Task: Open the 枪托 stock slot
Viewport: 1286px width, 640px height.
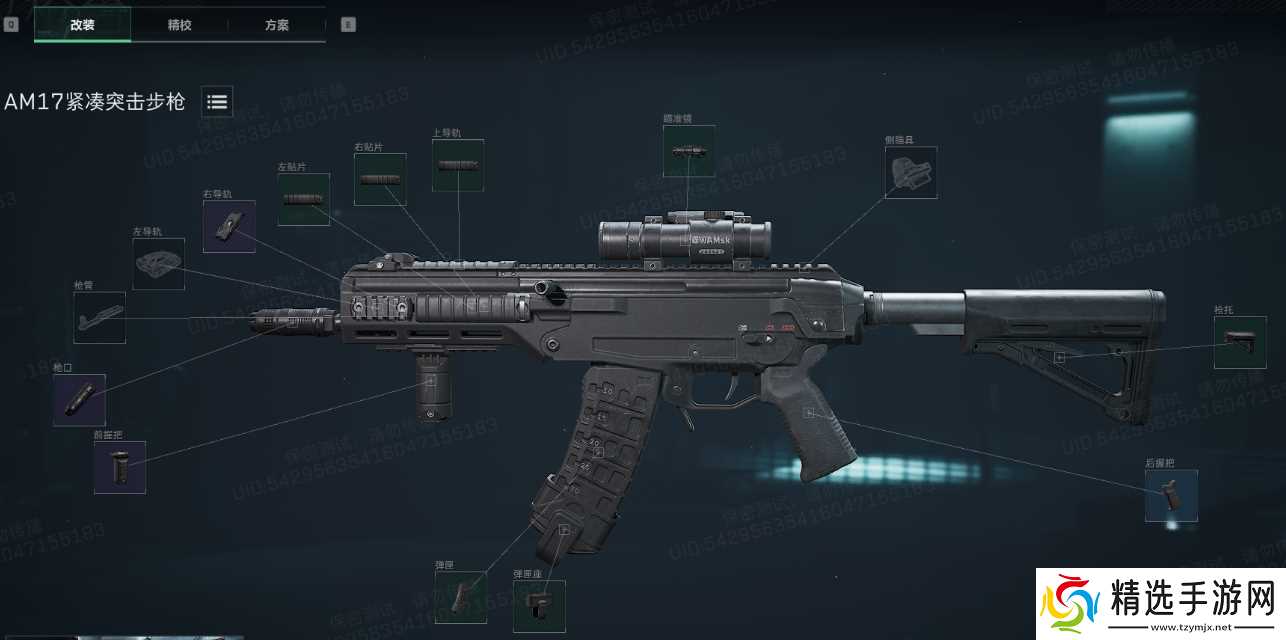Action: coord(1240,342)
